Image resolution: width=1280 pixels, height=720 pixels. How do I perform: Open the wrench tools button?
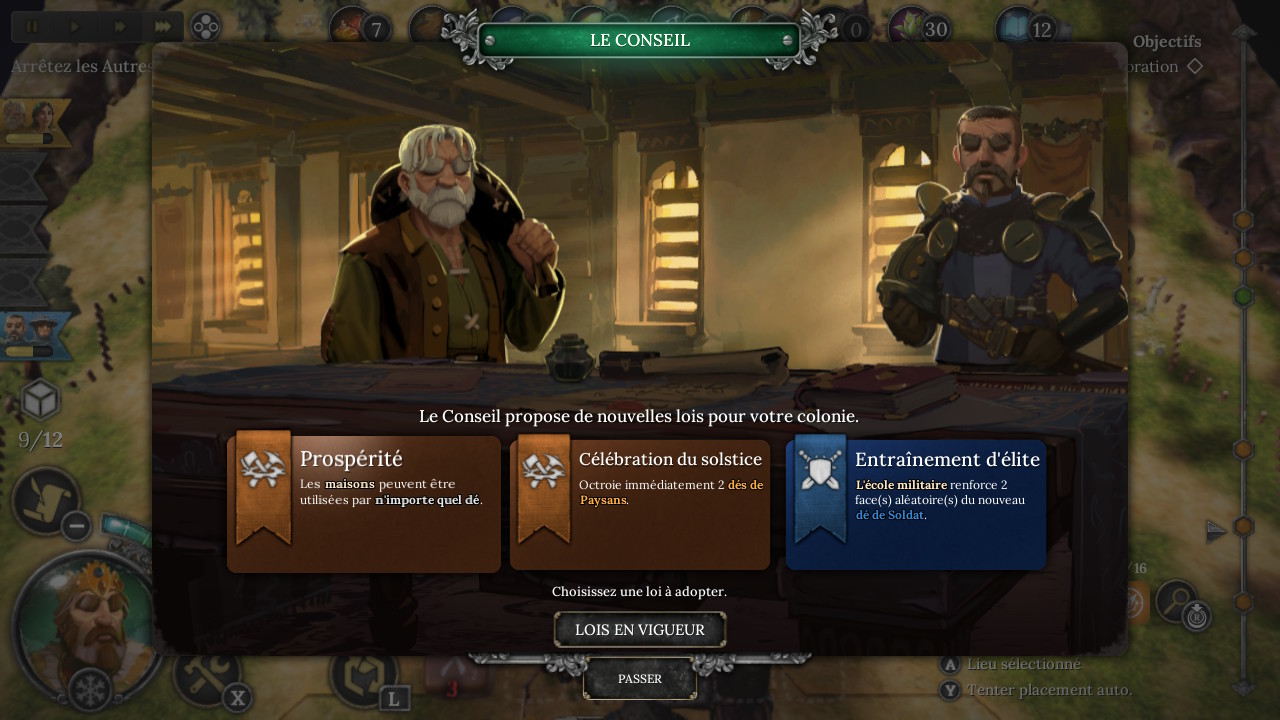point(205,672)
